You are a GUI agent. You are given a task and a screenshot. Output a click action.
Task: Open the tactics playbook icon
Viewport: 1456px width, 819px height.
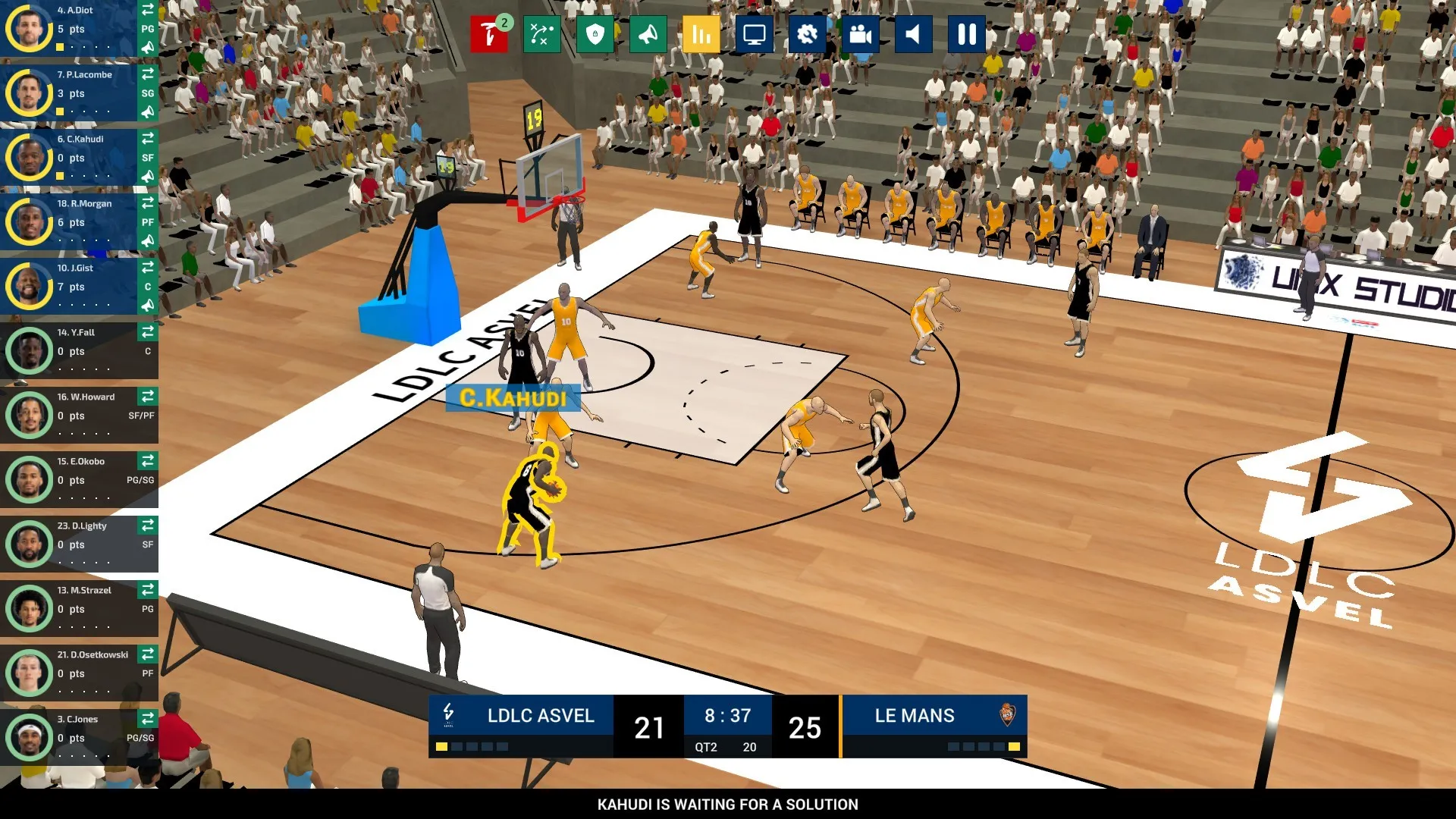541,33
